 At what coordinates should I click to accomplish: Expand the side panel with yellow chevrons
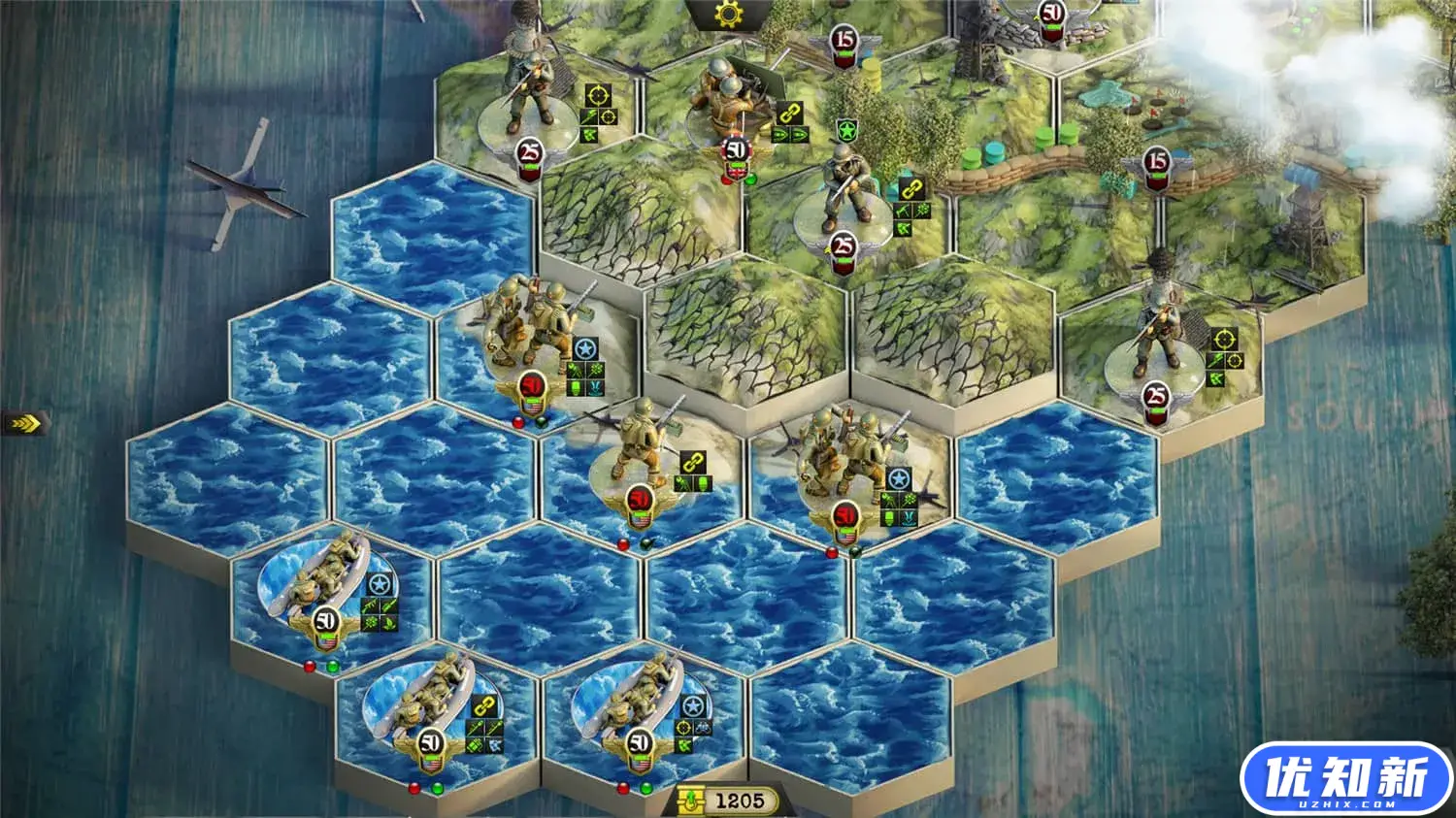(23, 422)
